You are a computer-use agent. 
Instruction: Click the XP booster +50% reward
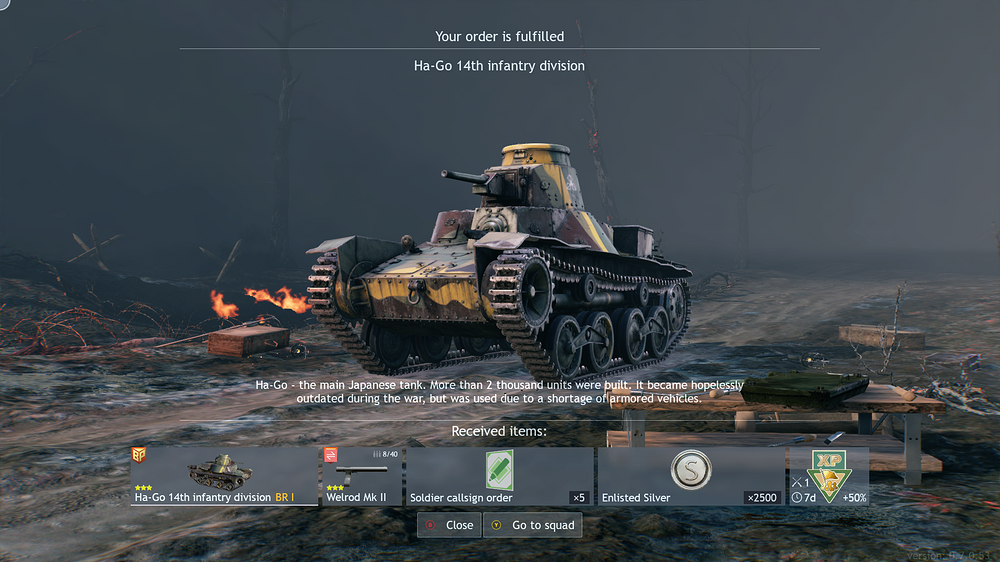[827, 476]
